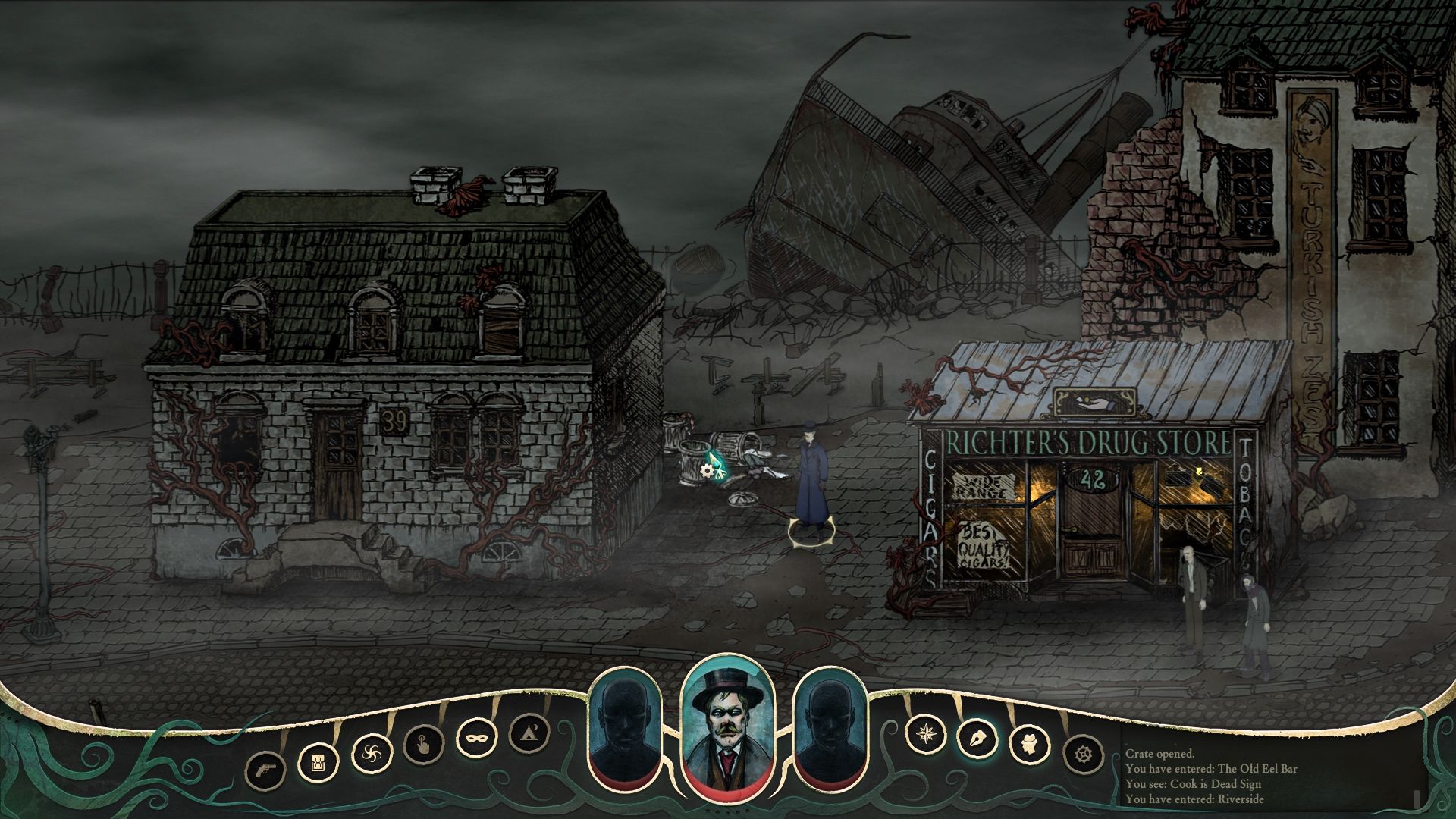The image size is (1456, 819).
Task: Click the glowing gear marker near the barrels
Action: [708, 472]
